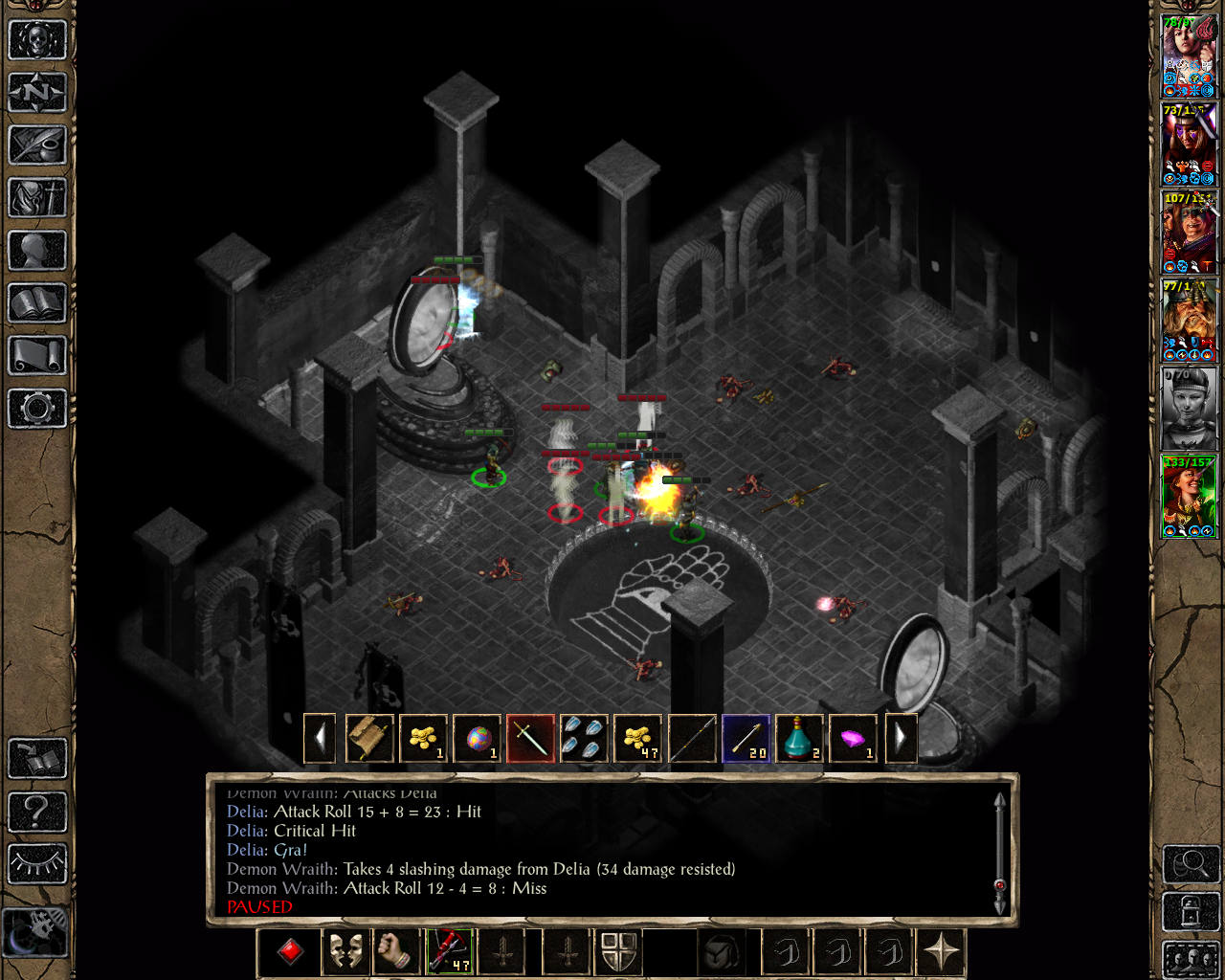Open the area map compass button
Viewport: 1225px width, 980px height.
(37, 93)
